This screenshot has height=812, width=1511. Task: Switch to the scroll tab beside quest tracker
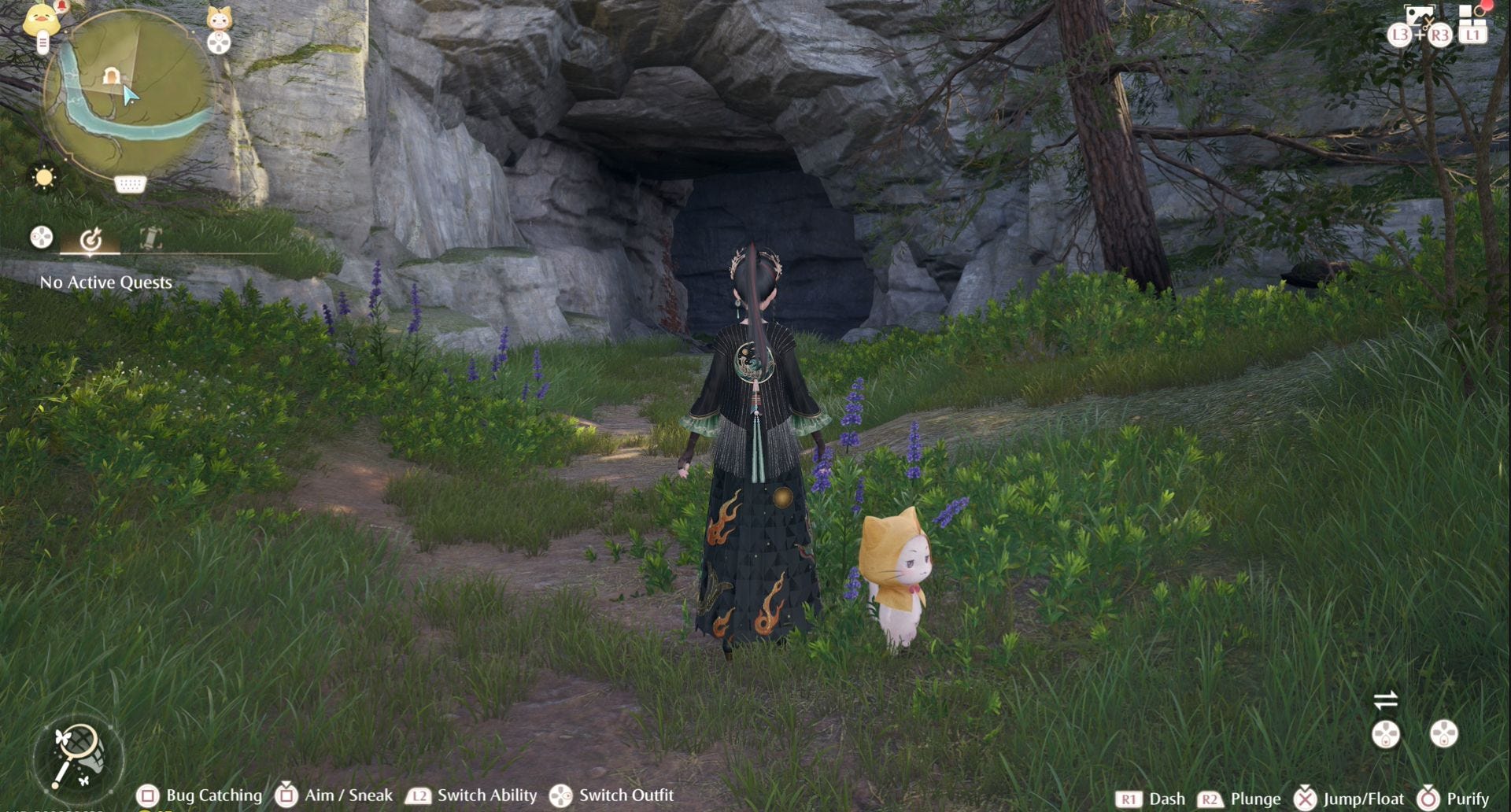tap(150, 238)
